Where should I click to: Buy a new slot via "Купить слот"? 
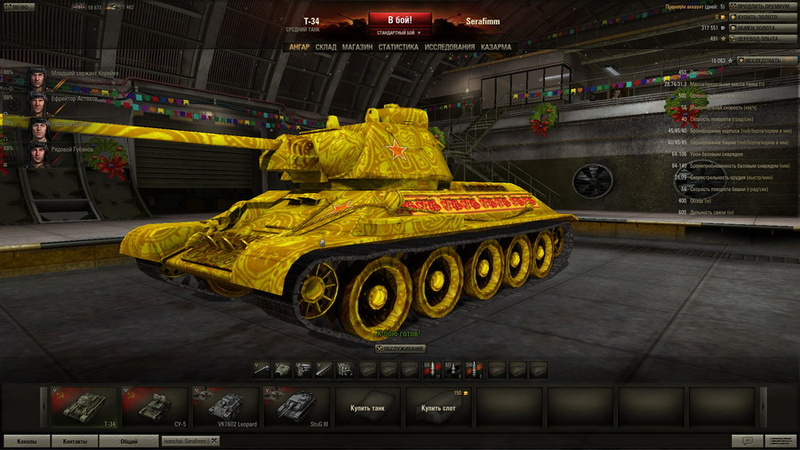[x=438, y=408]
